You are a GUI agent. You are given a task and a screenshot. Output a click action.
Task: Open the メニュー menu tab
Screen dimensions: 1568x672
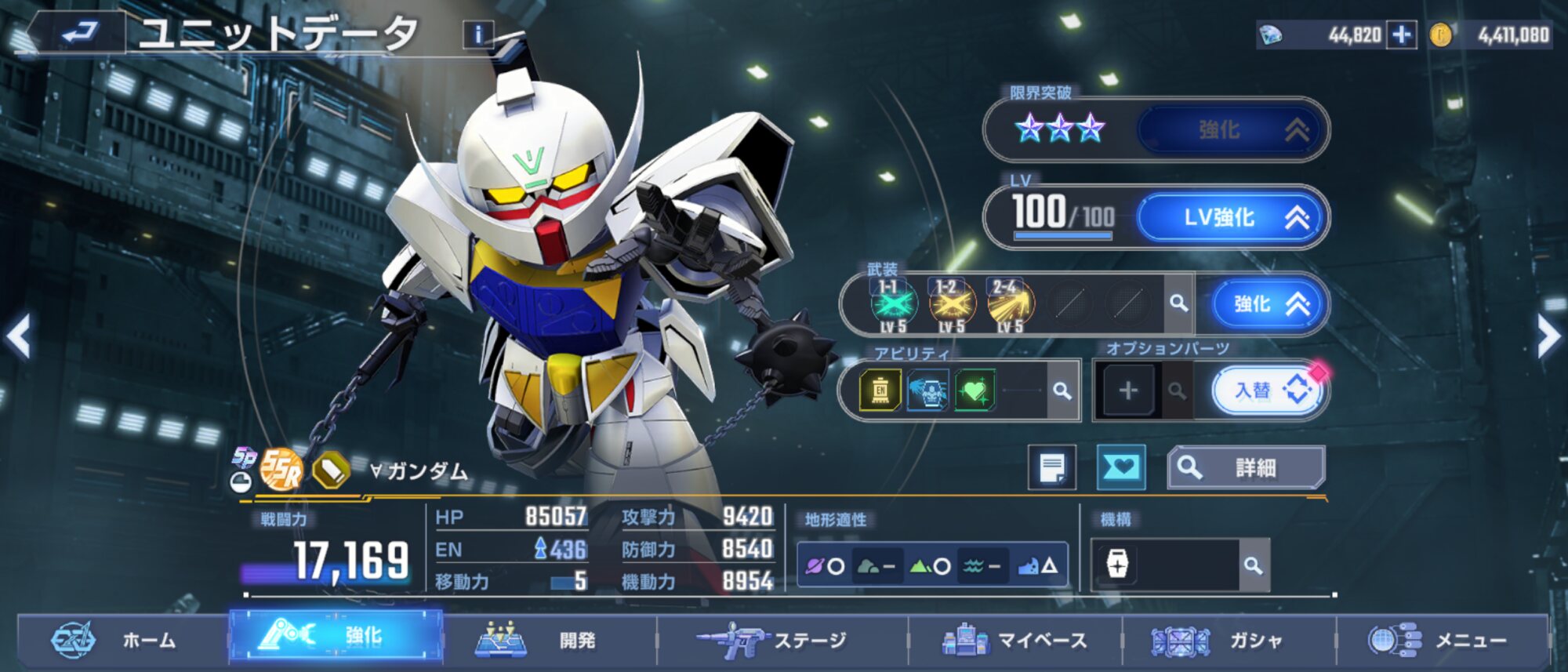coord(1443,641)
